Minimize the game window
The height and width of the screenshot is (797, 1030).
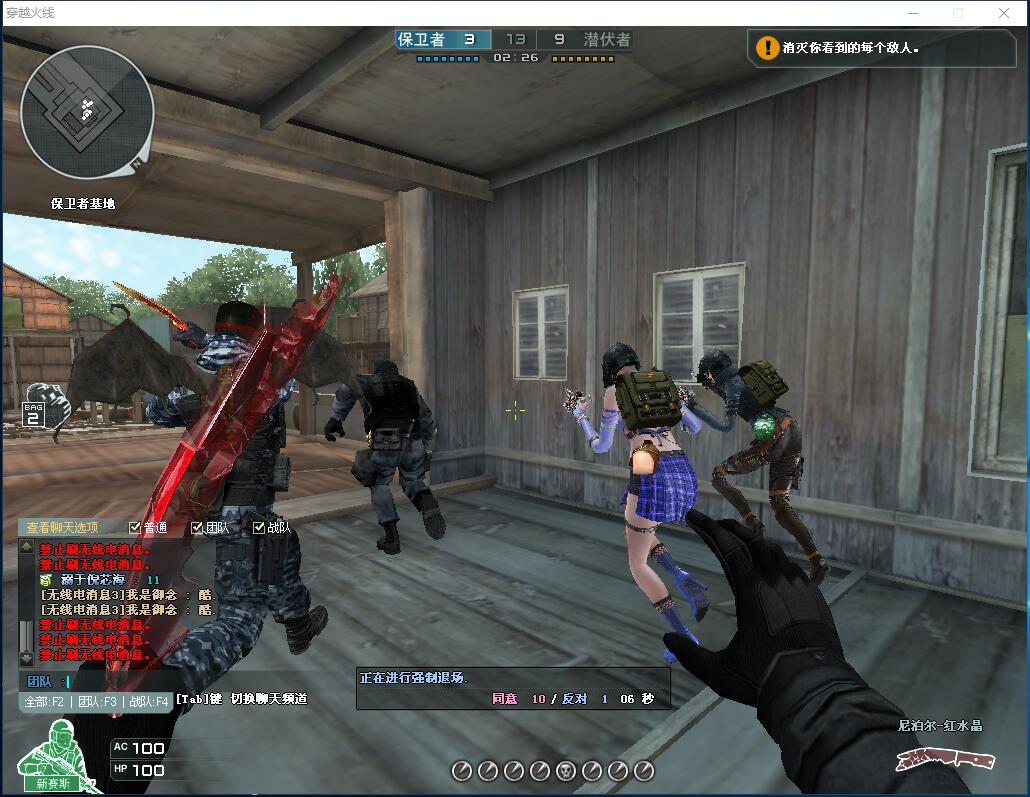pyautogui.click(x=912, y=13)
